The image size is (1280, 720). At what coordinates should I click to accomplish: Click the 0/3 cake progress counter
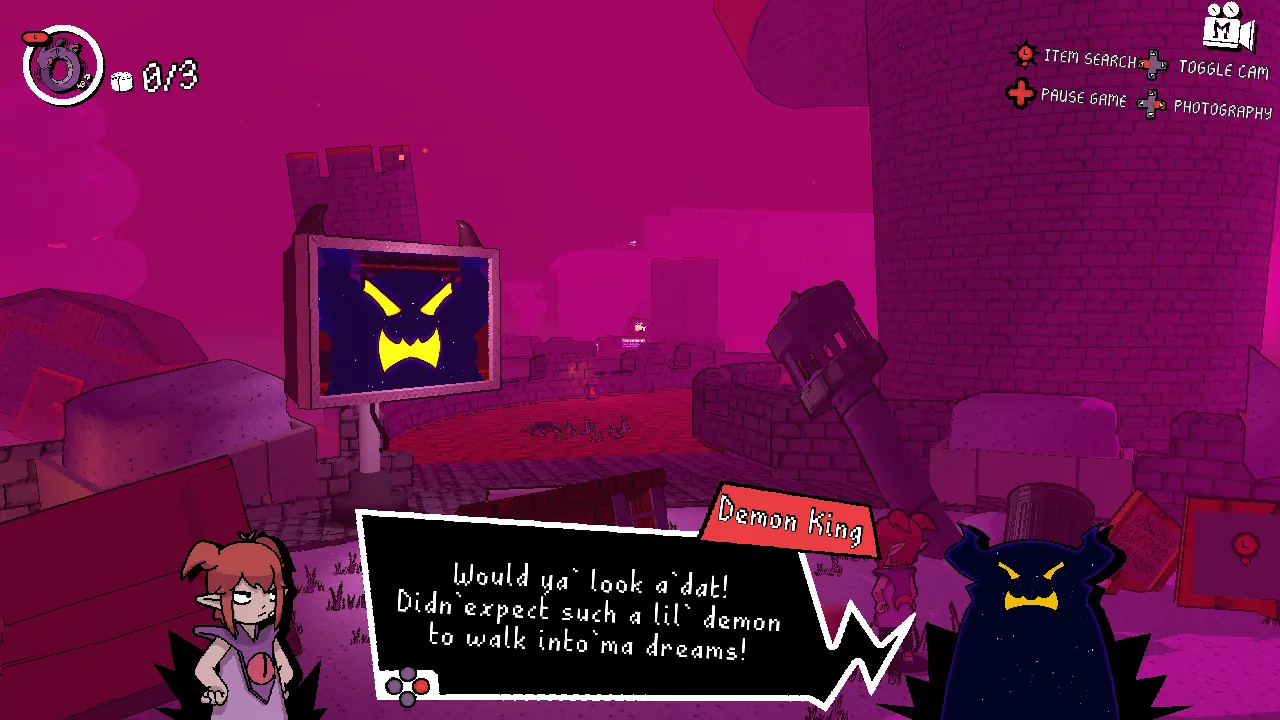click(170, 75)
